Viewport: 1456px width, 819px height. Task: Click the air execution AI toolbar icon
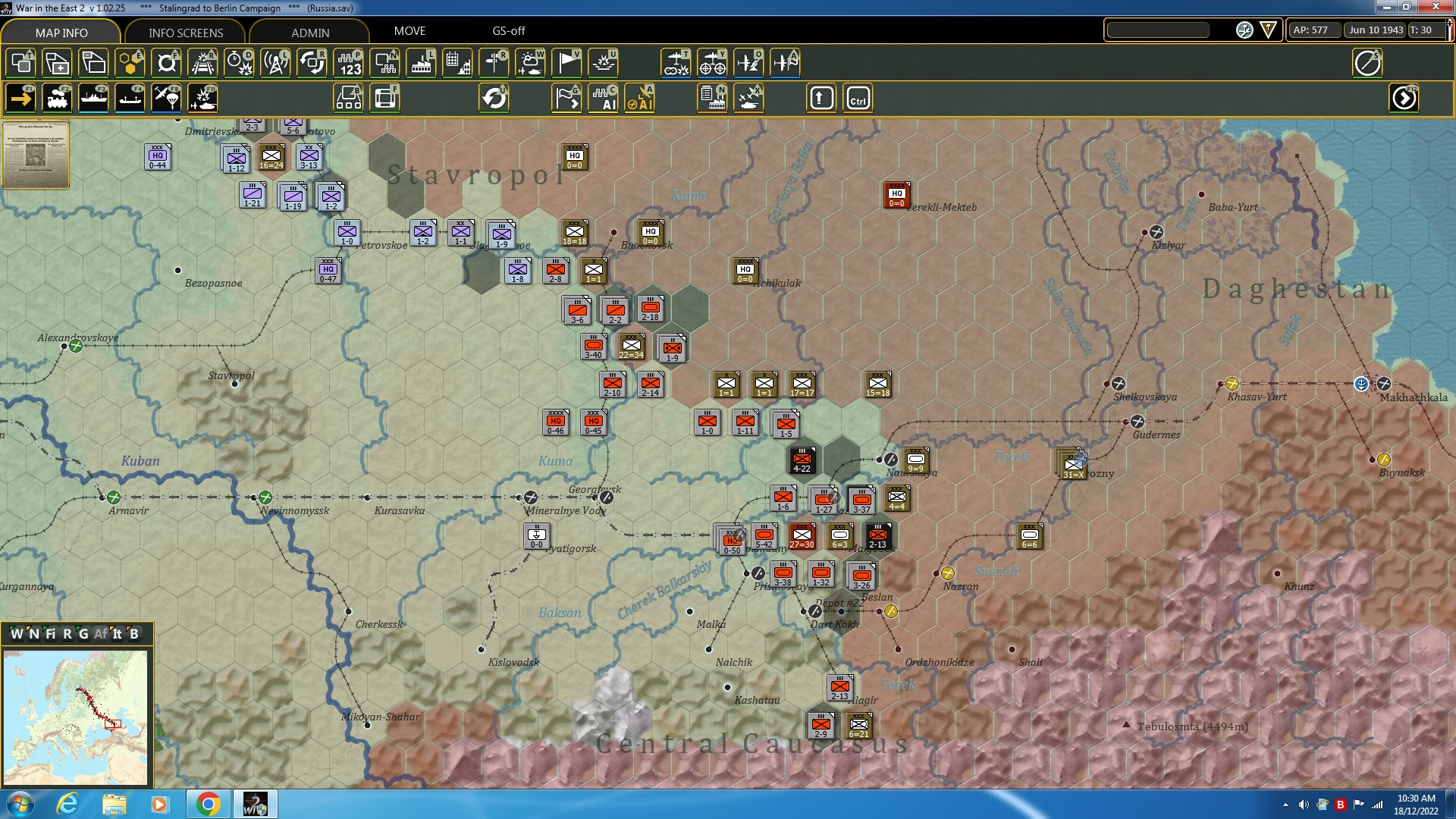click(641, 98)
